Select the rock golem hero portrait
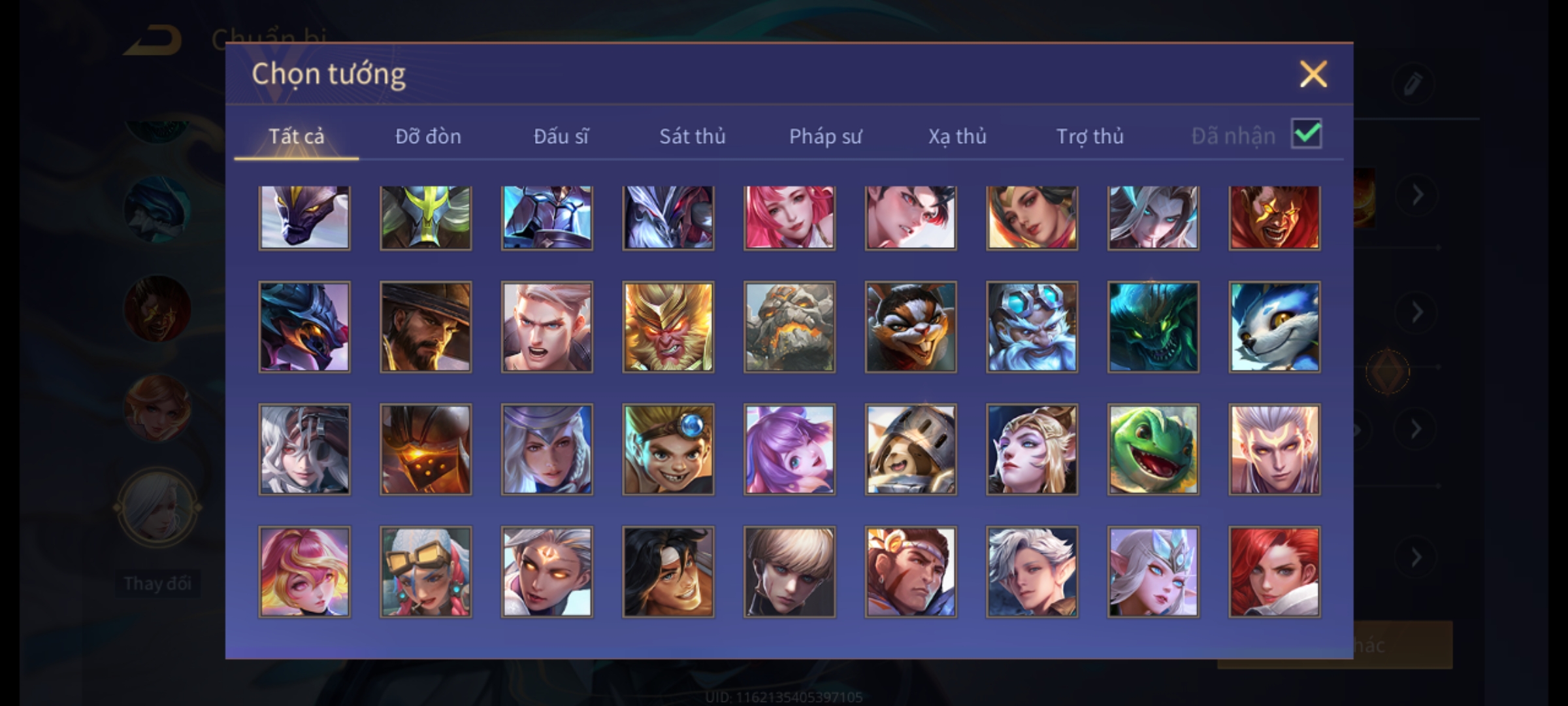Screen dimensions: 1568x706 point(789,327)
